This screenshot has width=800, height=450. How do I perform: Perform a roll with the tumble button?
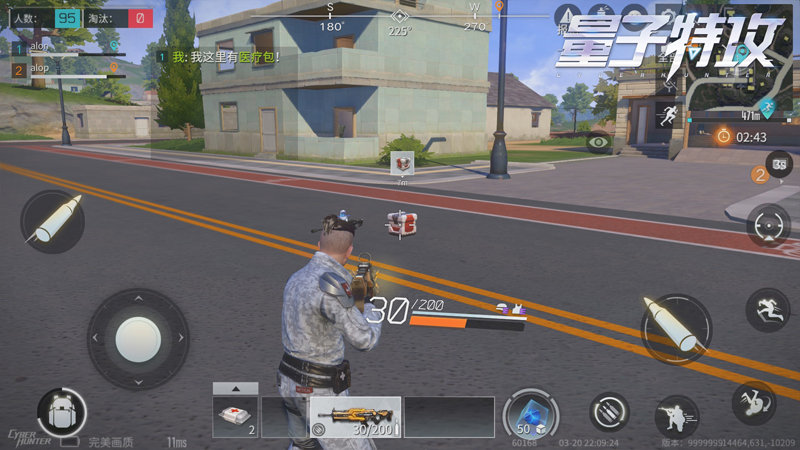(753, 401)
